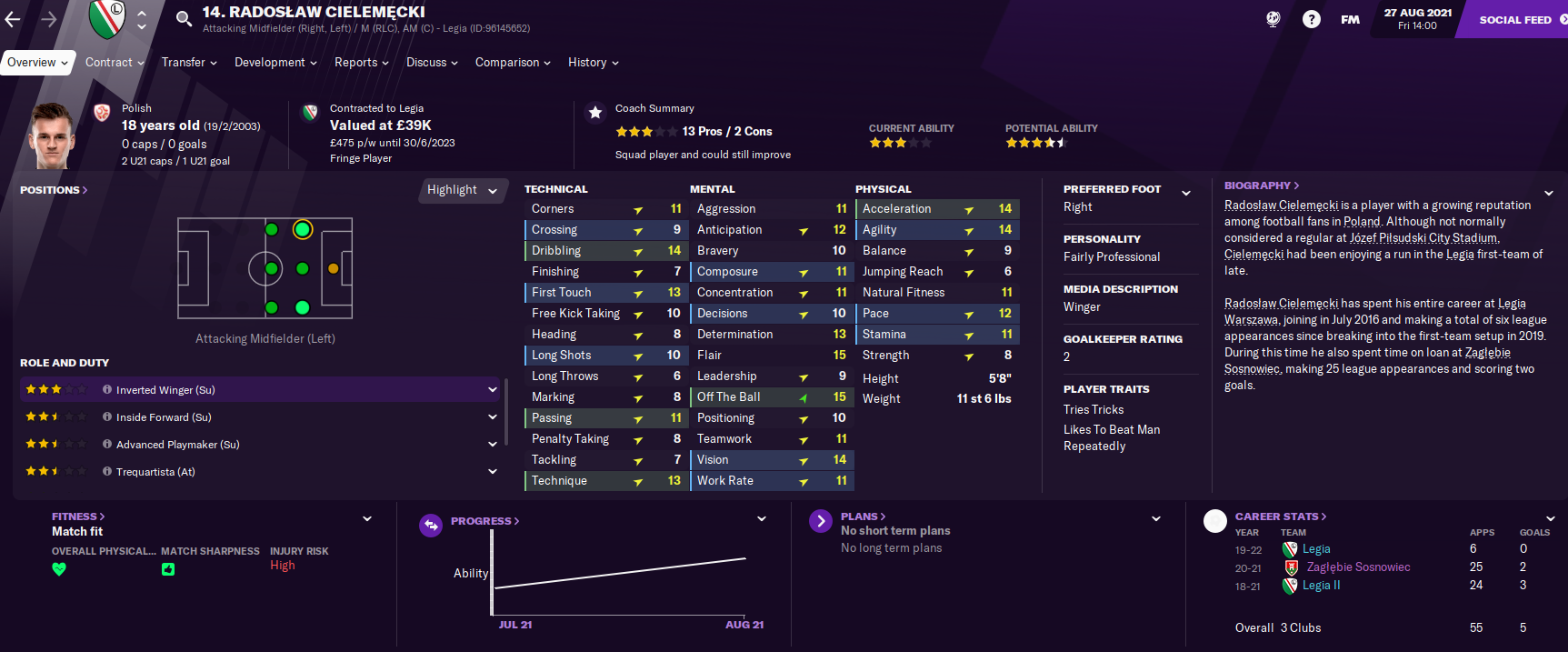
Task: Show the Discuss menu options
Action: pos(432,63)
